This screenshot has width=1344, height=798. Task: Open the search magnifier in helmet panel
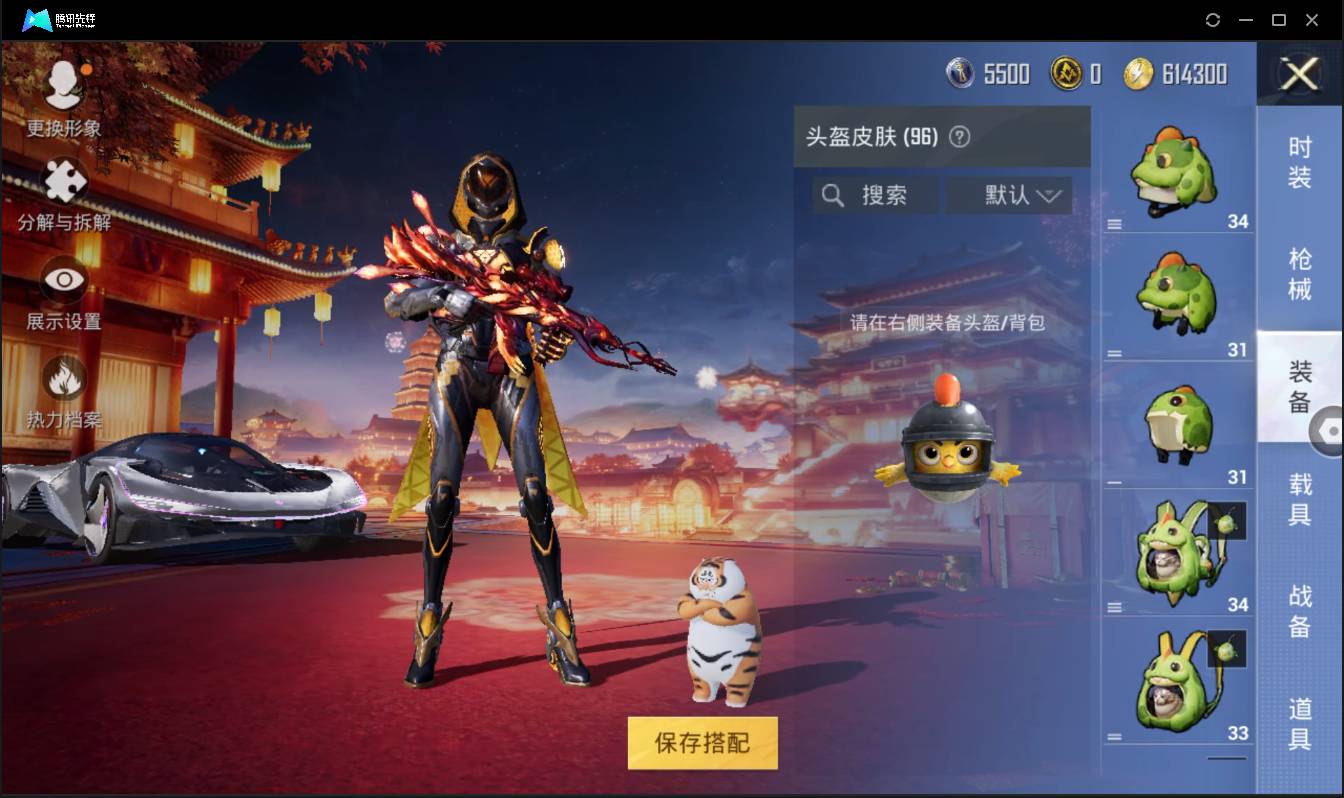coord(833,196)
